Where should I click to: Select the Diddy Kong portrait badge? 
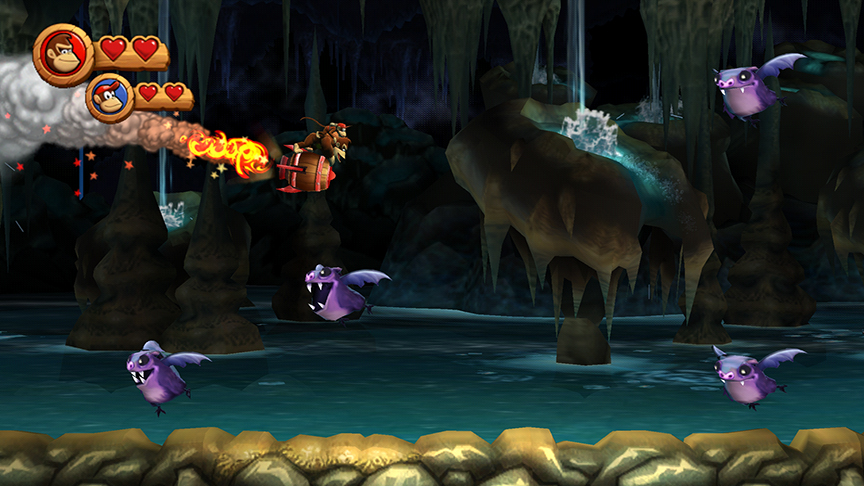110,97
